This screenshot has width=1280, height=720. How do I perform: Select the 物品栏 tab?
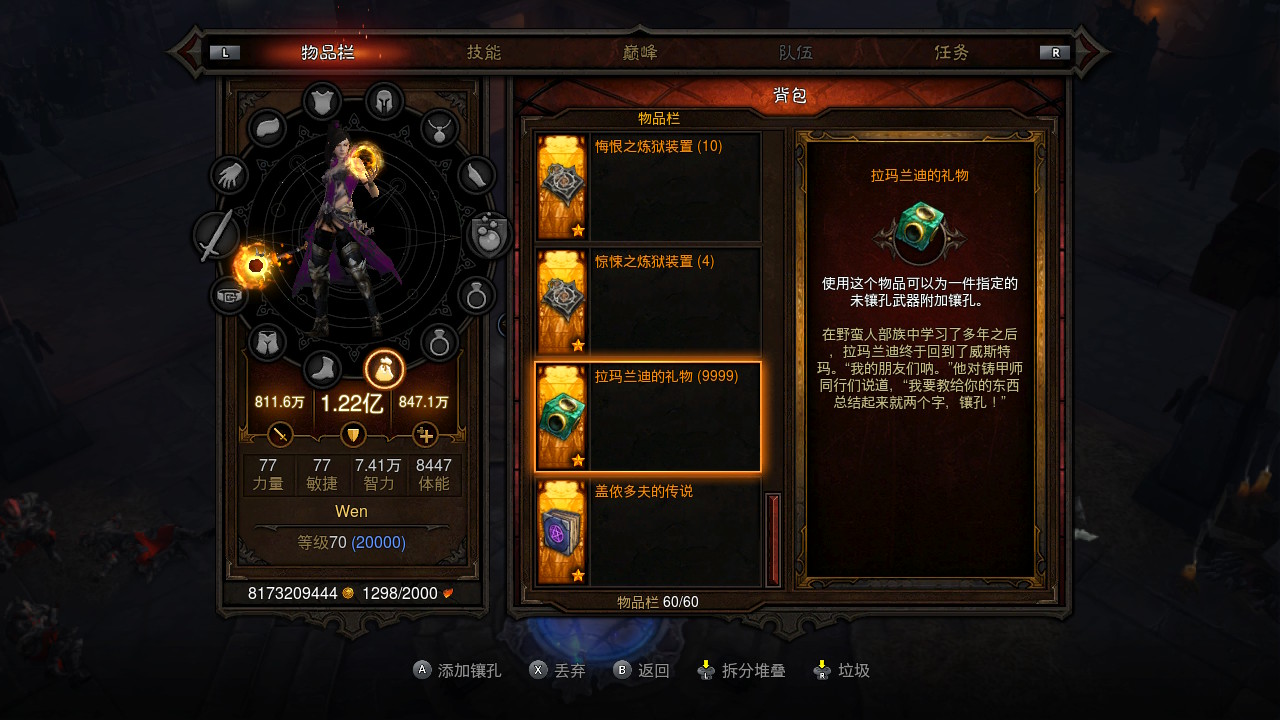coord(328,53)
